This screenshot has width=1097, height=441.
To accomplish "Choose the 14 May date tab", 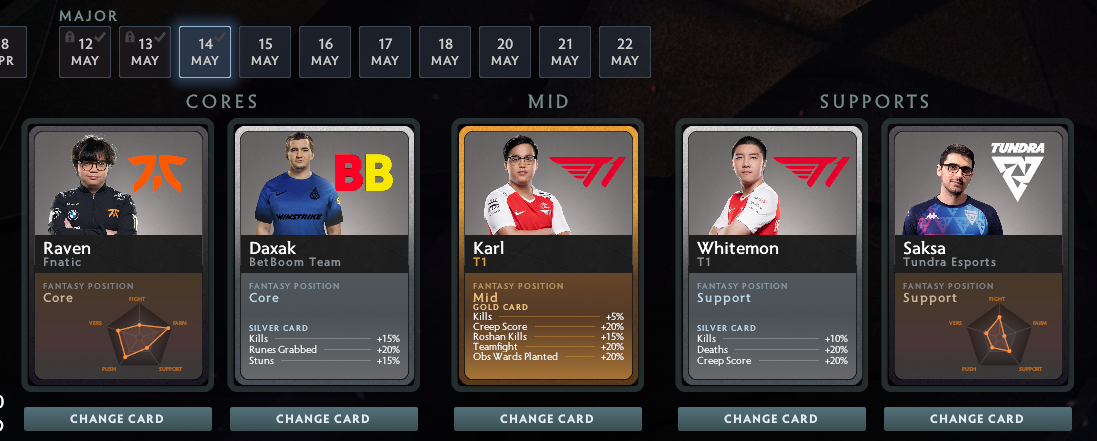I will (x=205, y=52).
